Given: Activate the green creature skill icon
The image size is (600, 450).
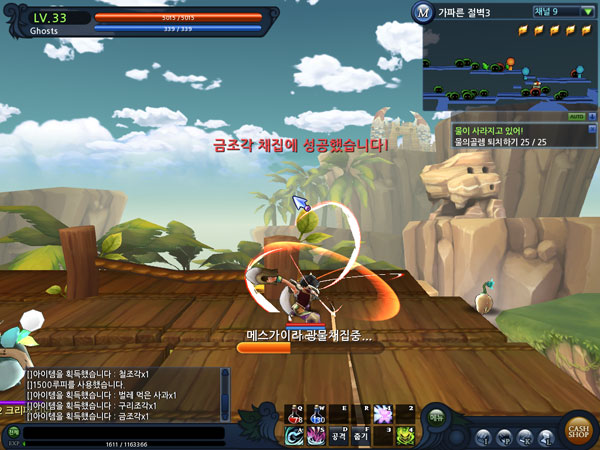Looking at the screenshot, I should pos(404,436).
